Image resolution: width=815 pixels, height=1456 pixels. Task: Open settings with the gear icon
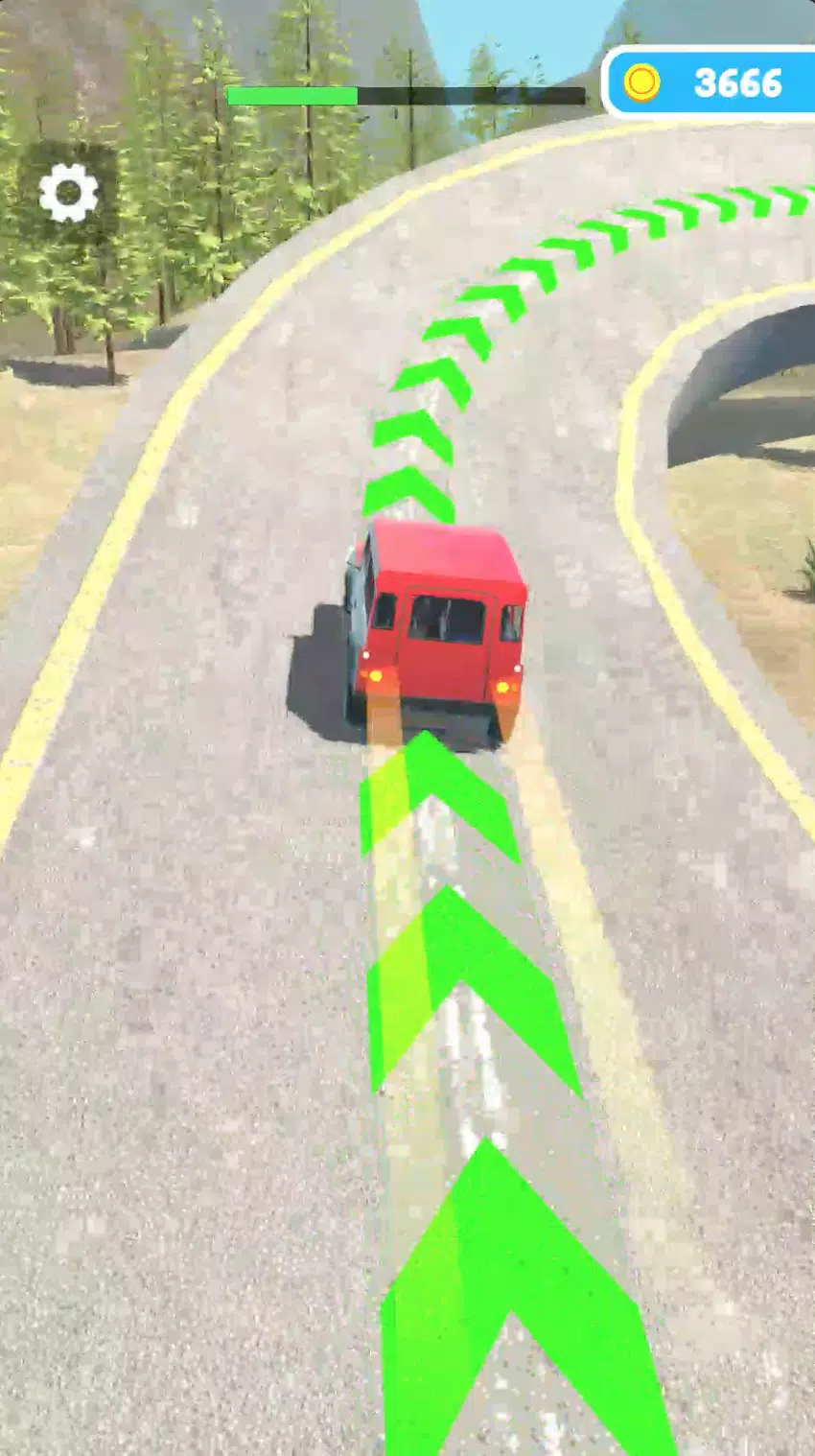pos(68,193)
